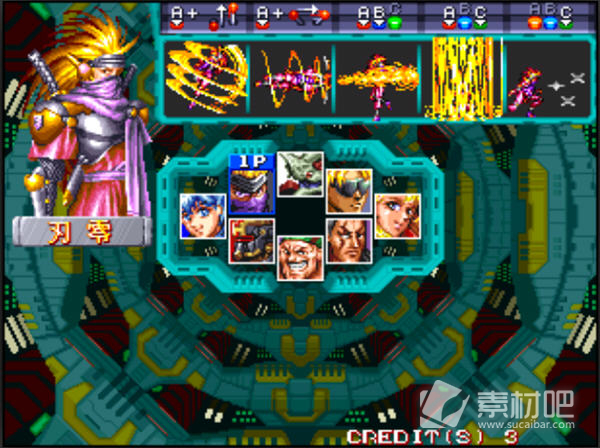Choose the blue-haired character portrait
The width and height of the screenshot is (600, 448).
coord(203,215)
